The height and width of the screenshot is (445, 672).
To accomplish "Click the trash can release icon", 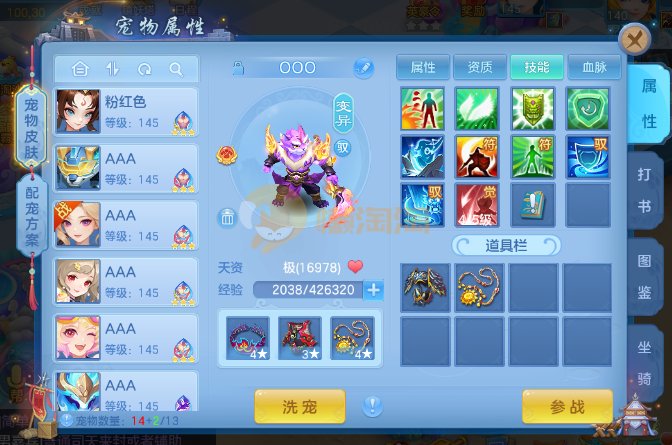I will pos(228,216).
